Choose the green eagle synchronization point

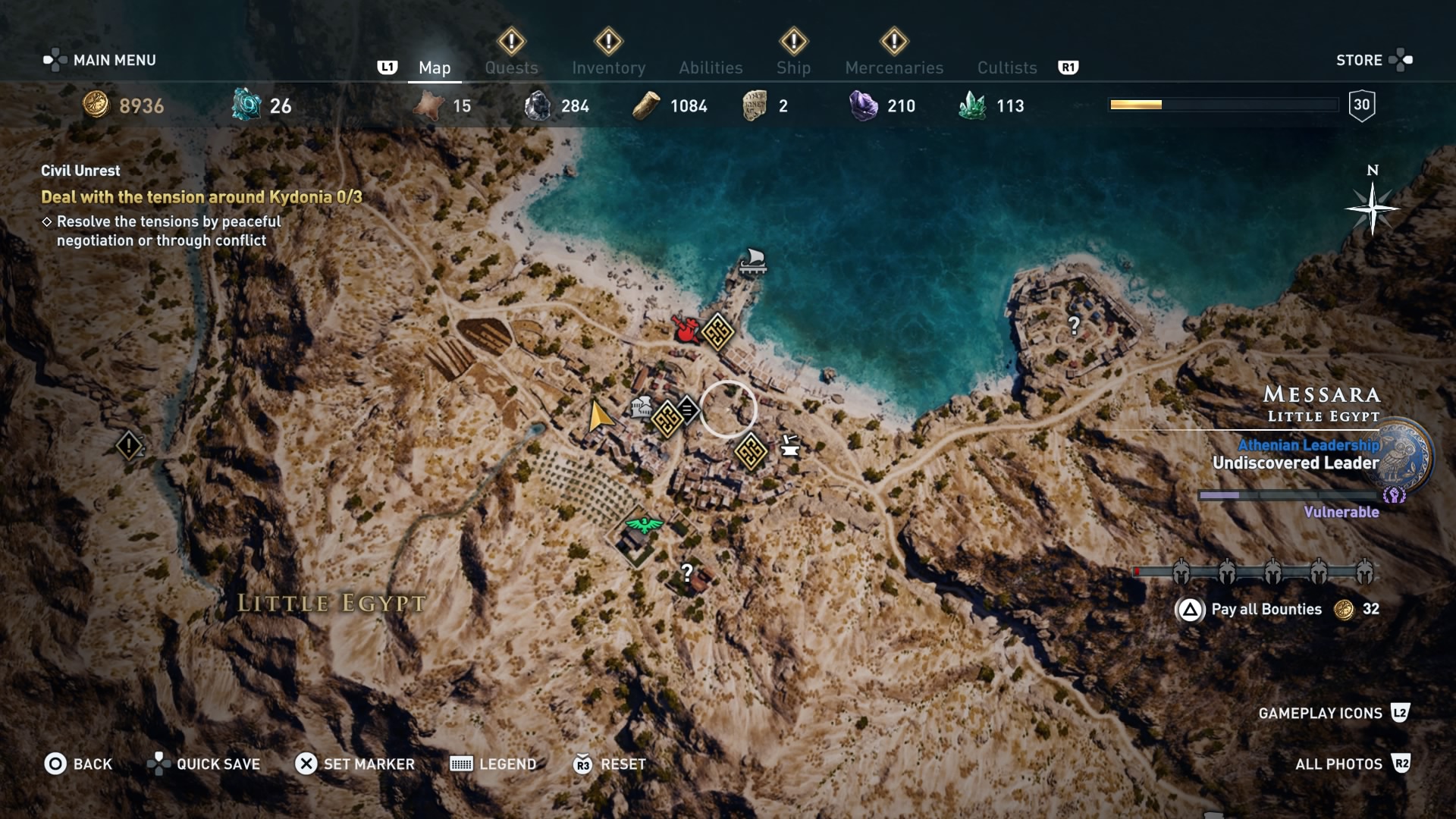[643, 525]
